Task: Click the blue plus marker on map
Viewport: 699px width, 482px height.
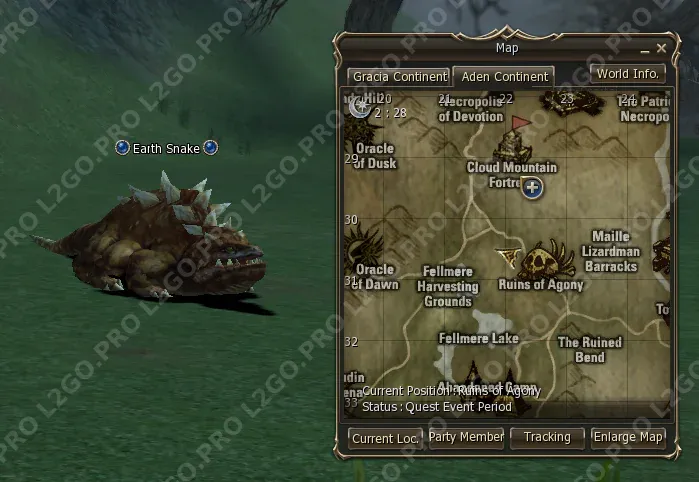Action: point(532,187)
